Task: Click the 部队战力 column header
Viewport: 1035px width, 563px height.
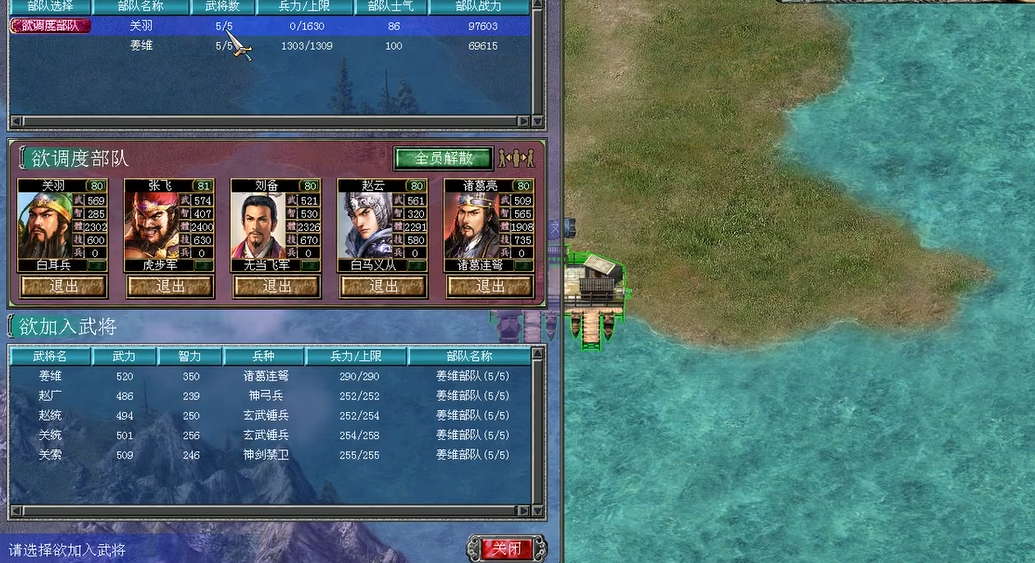Action: coord(482,6)
